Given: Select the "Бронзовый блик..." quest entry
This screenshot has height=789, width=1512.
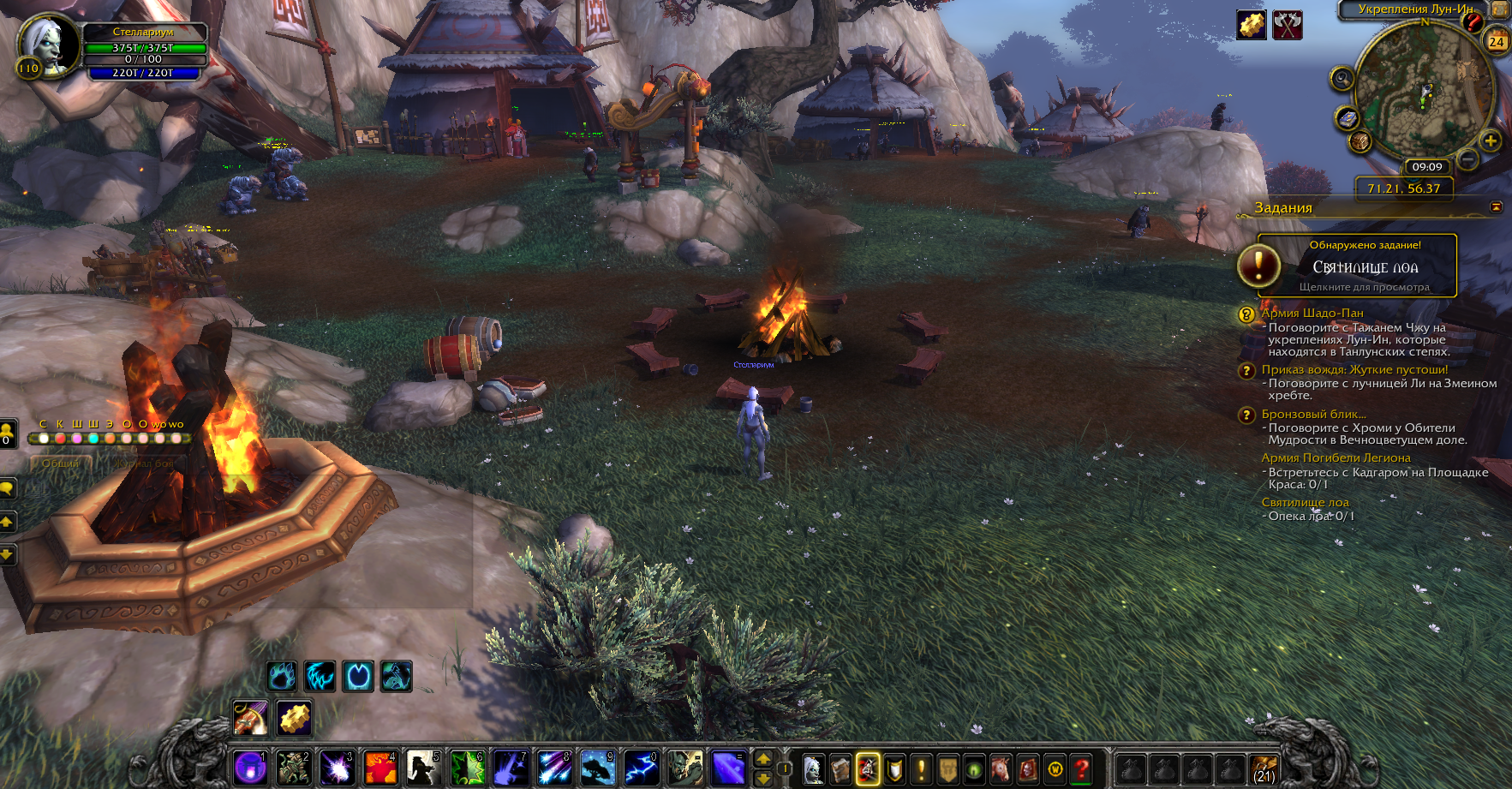Looking at the screenshot, I should click(1313, 415).
